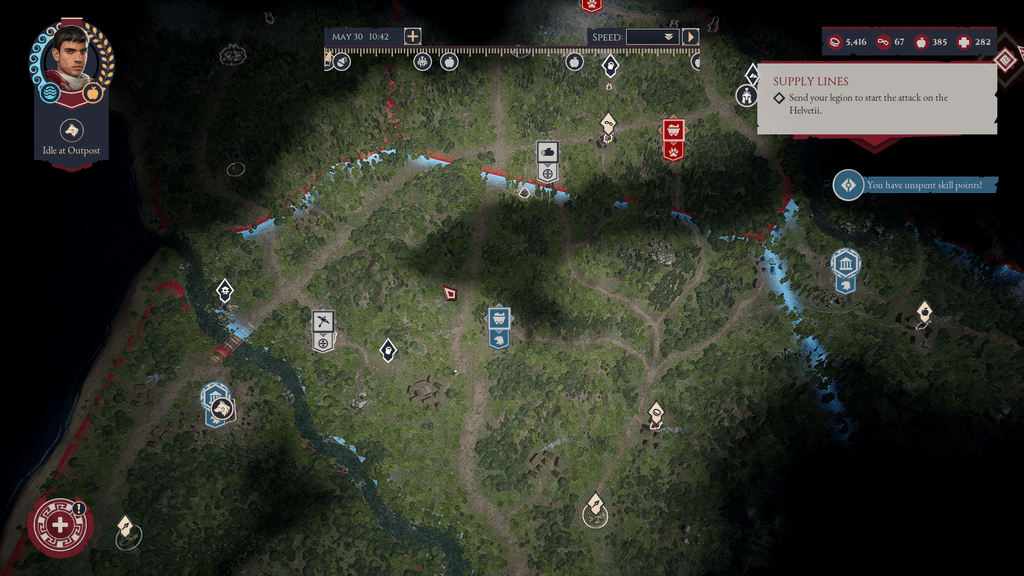This screenshot has width=1024, height=576.
Task: Click the red diamond emblem at top right
Action: [1006, 59]
